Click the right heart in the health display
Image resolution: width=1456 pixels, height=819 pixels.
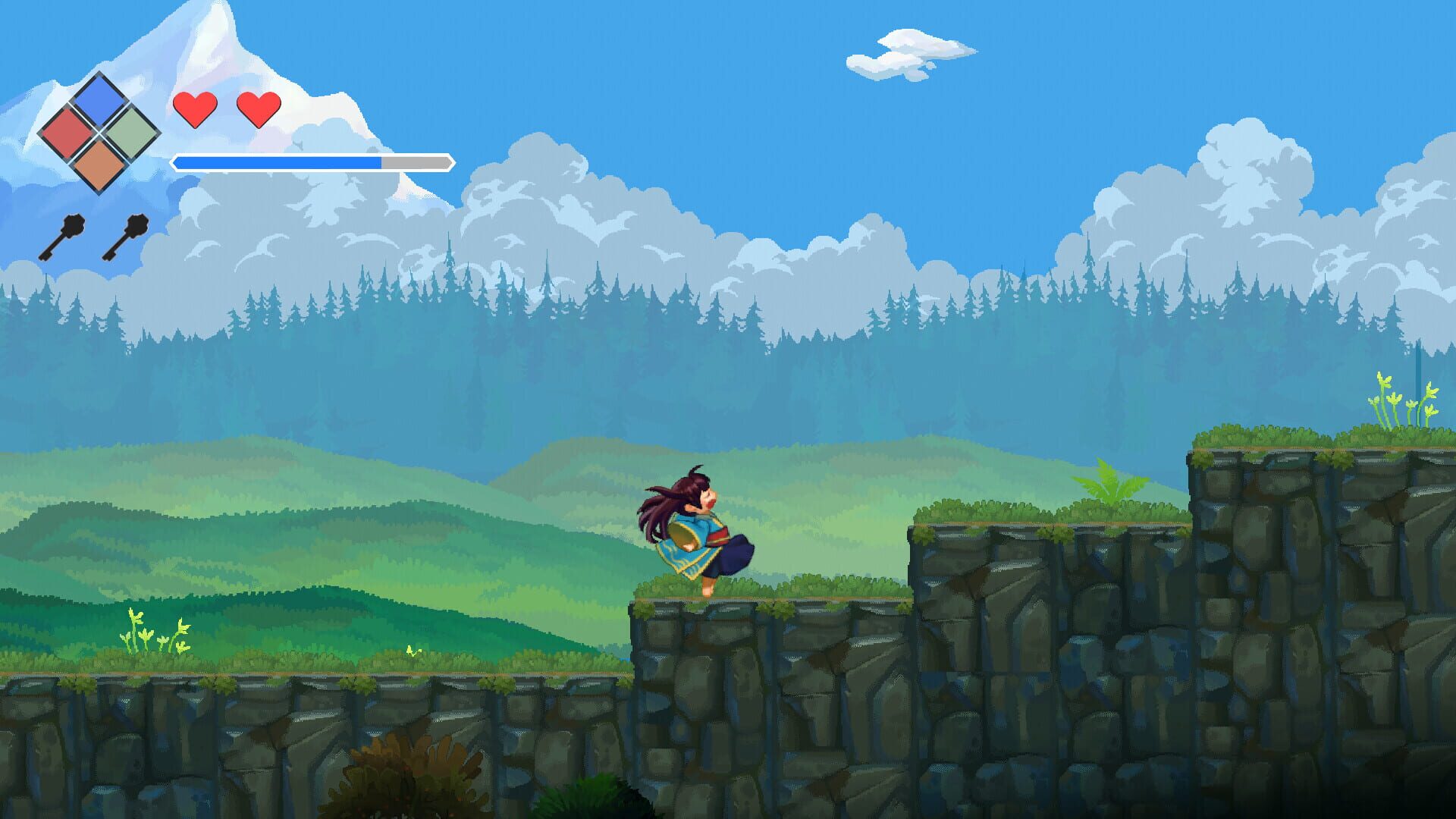click(x=259, y=108)
